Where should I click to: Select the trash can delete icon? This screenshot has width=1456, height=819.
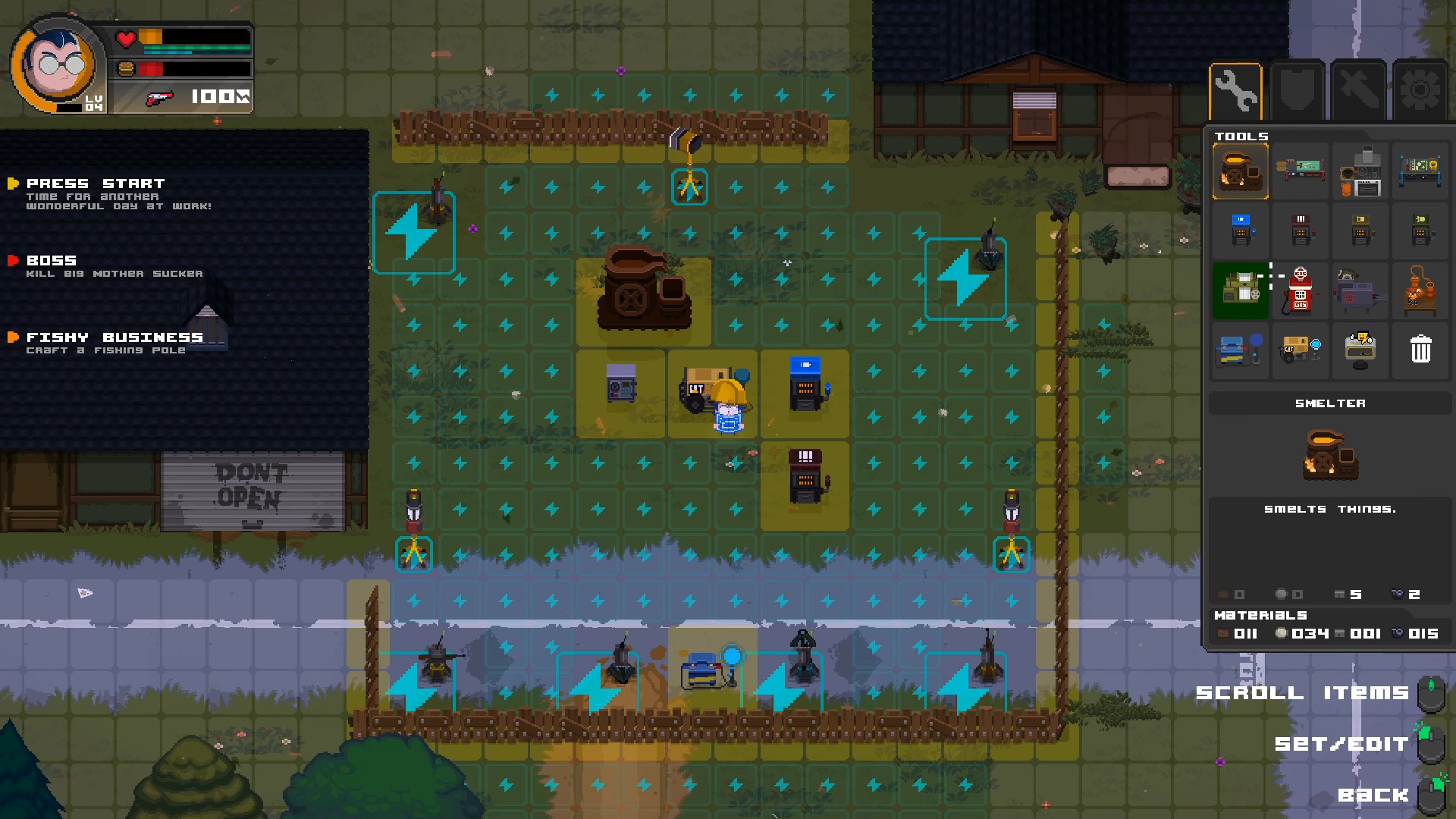pyautogui.click(x=1420, y=350)
